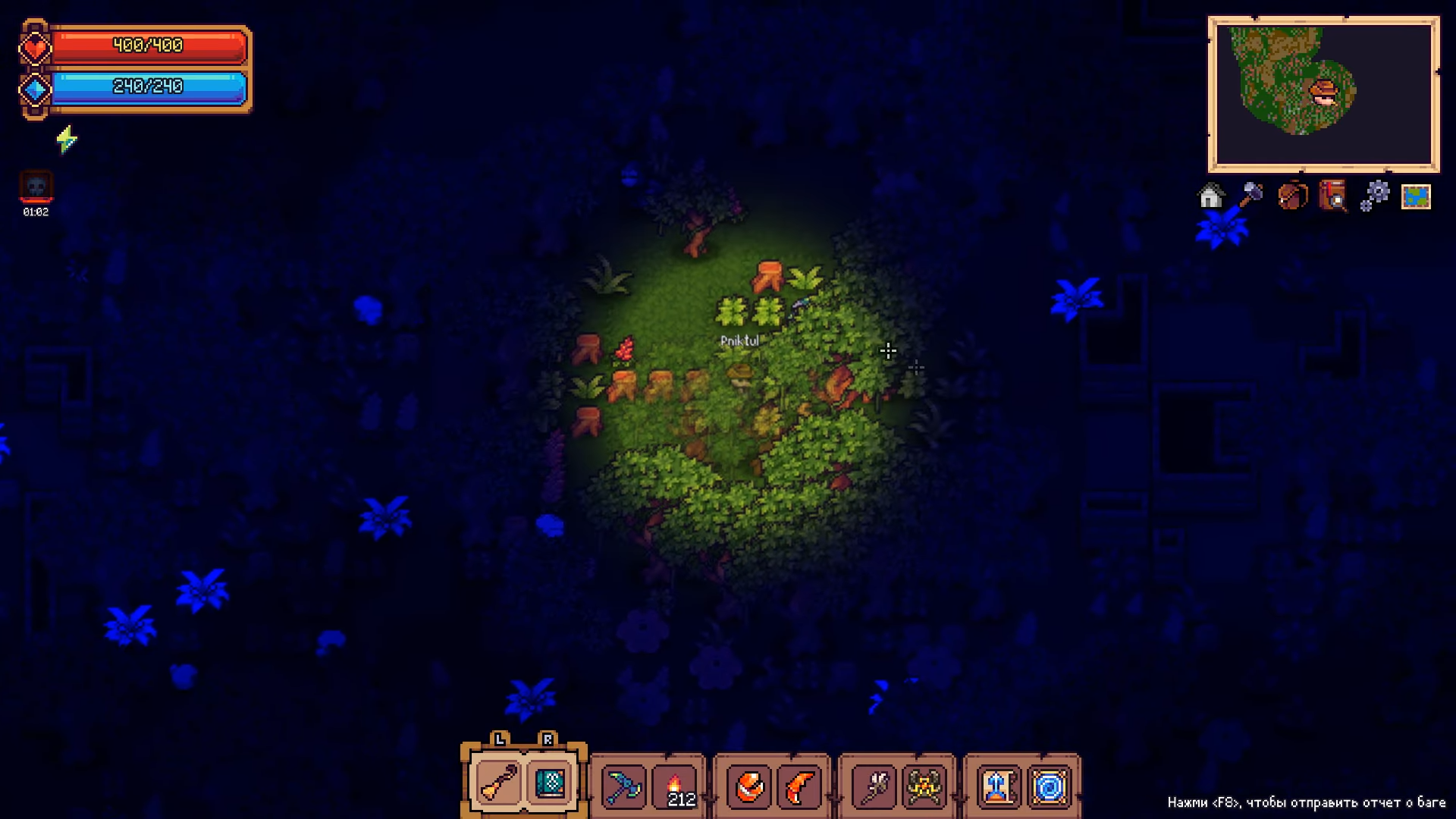
Task: Open the crafting hammer menu
Action: point(1250,196)
